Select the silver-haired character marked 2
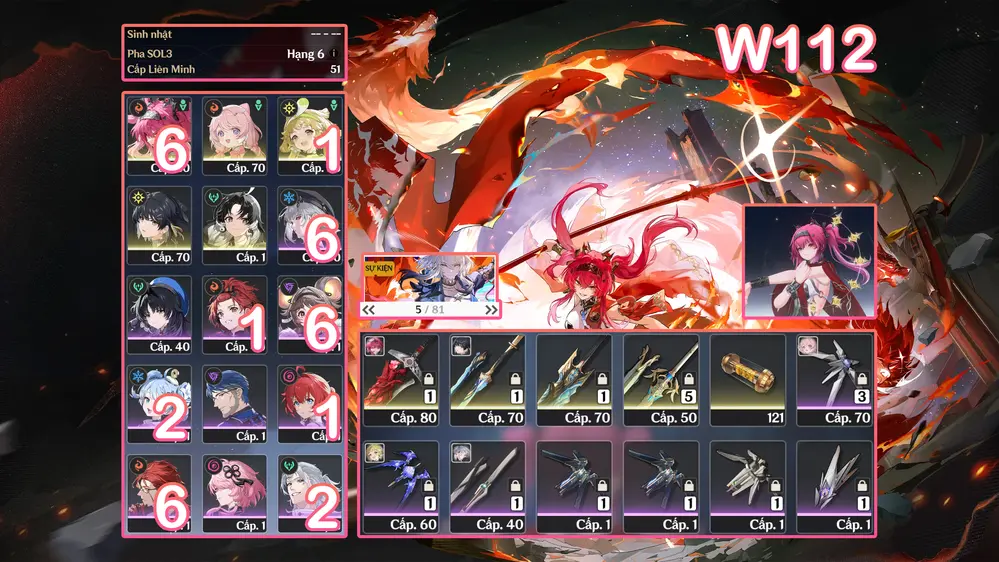Image resolution: width=999 pixels, height=562 pixels. 310,491
